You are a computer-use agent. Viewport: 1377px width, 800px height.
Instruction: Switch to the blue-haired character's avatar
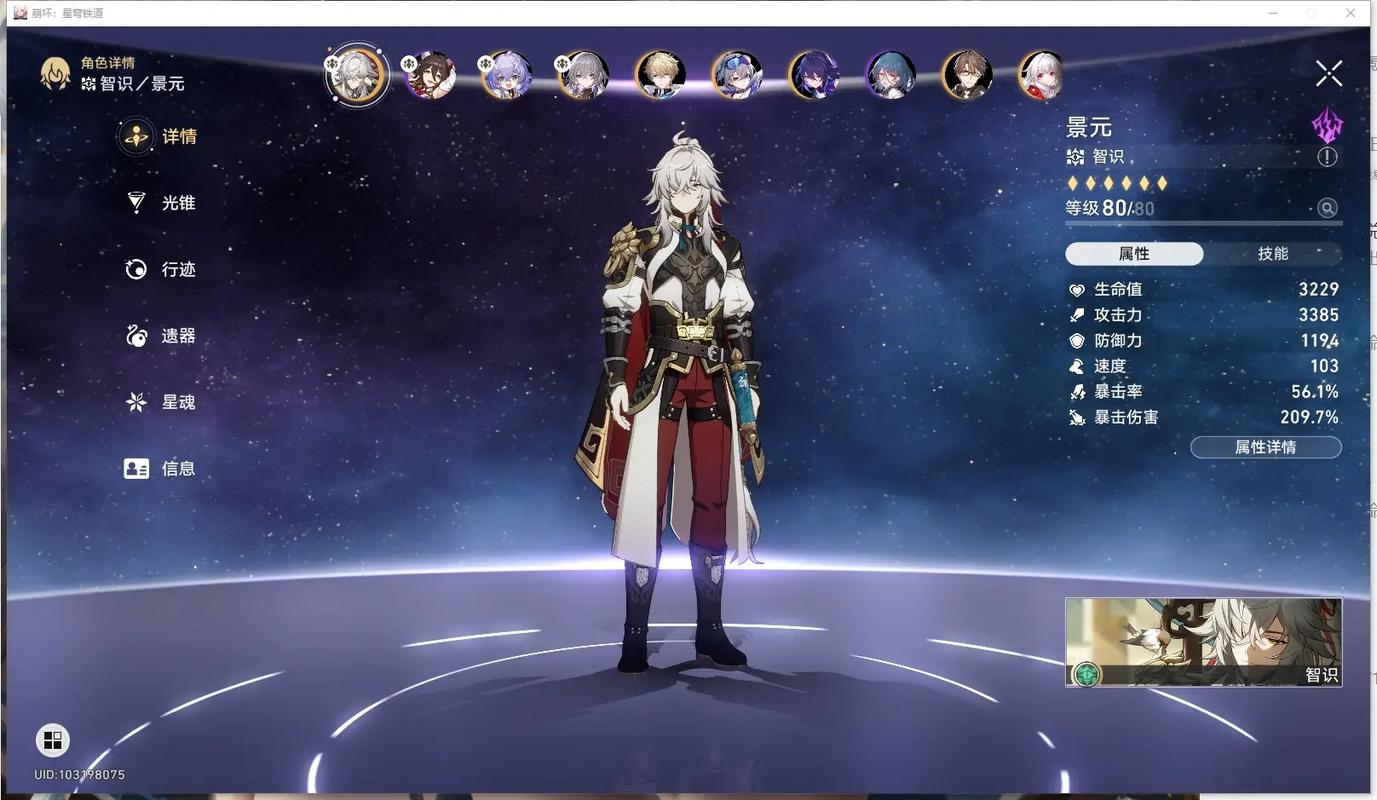888,74
